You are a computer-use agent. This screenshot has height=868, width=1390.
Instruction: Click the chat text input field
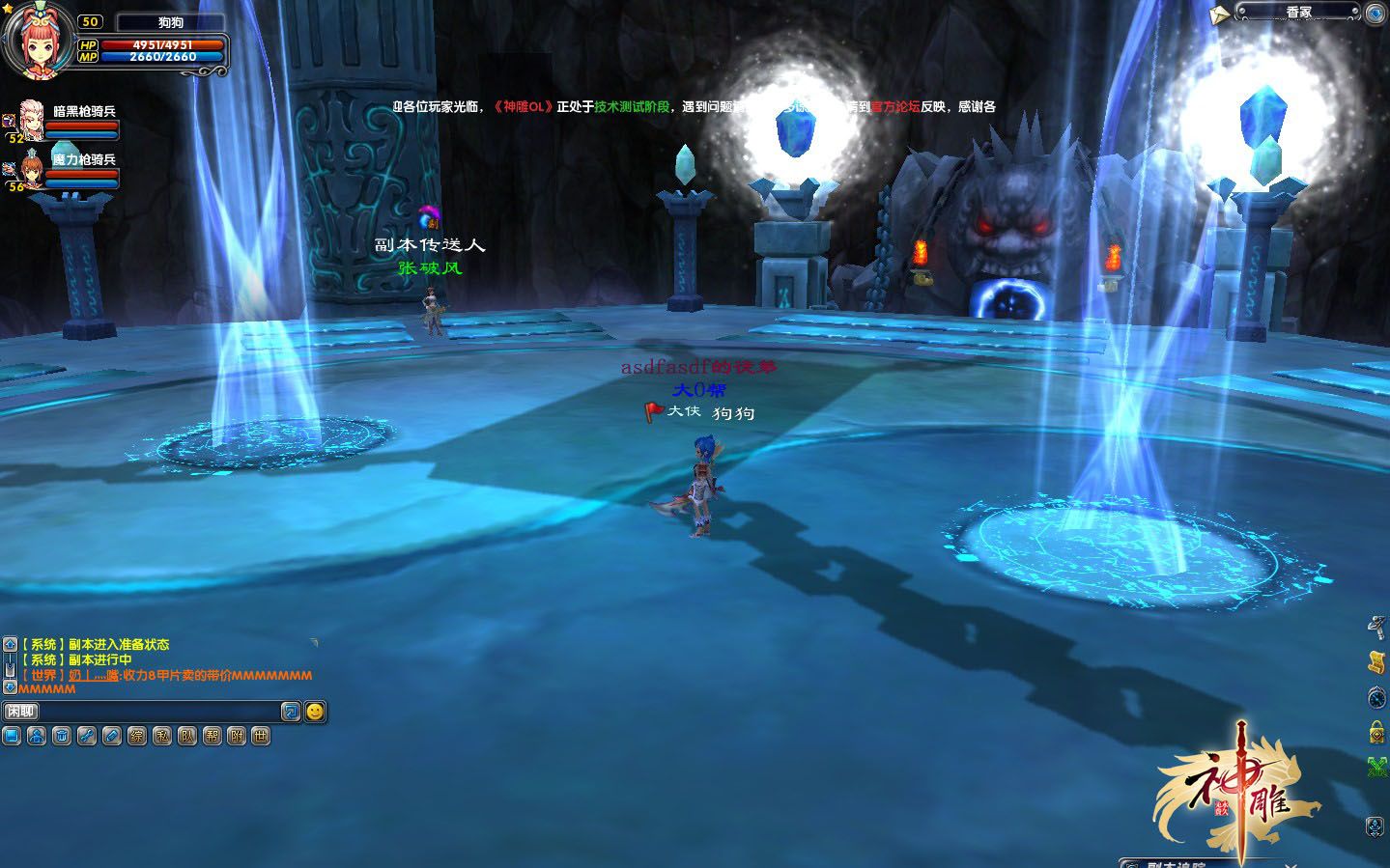point(159,712)
